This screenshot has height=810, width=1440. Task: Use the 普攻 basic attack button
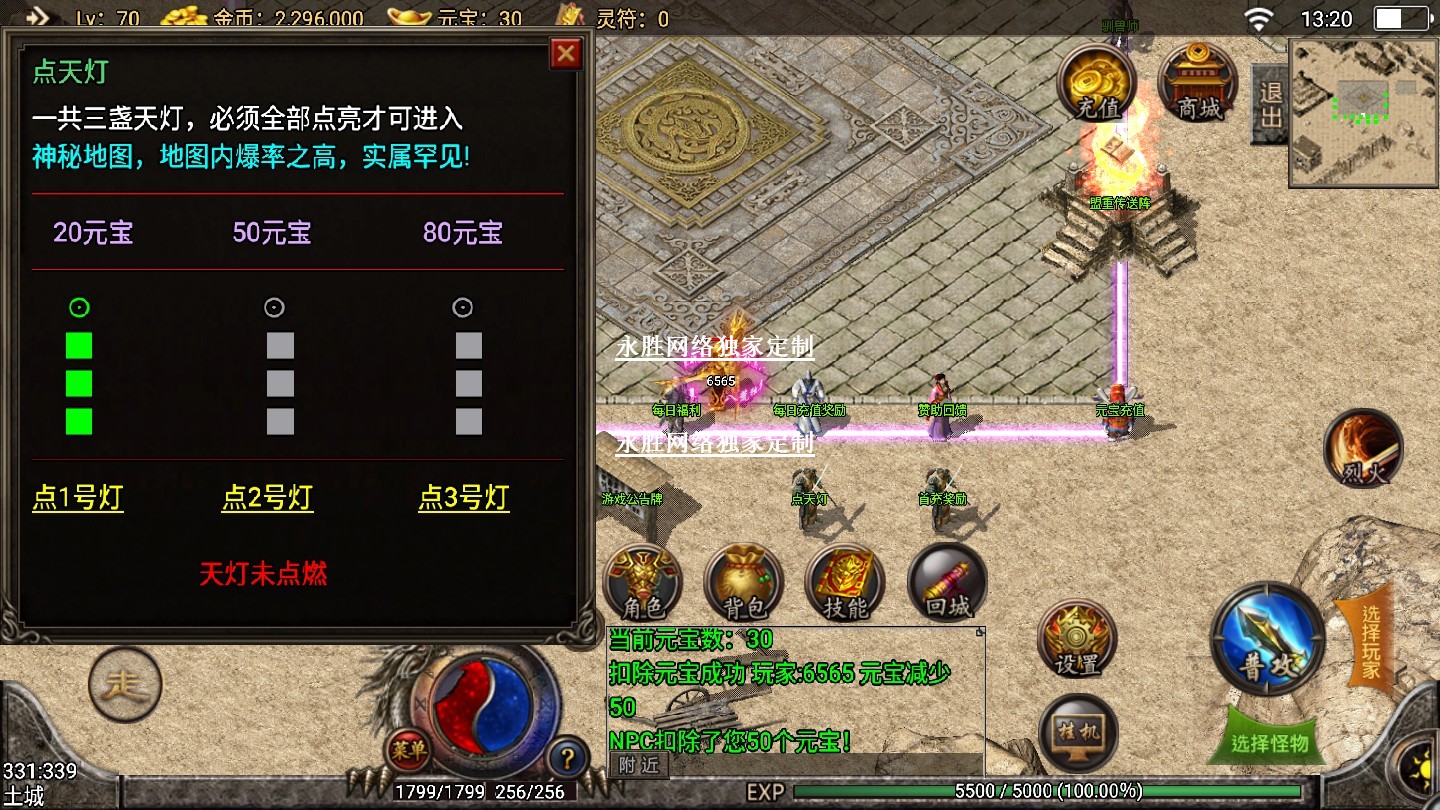click(x=1267, y=638)
